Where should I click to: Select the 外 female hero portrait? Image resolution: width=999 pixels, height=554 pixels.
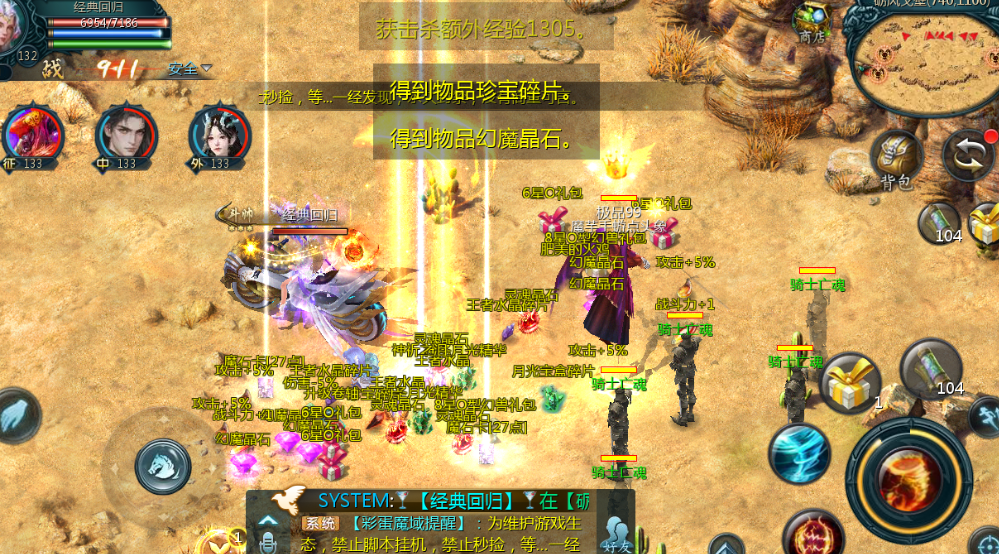click(219, 137)
